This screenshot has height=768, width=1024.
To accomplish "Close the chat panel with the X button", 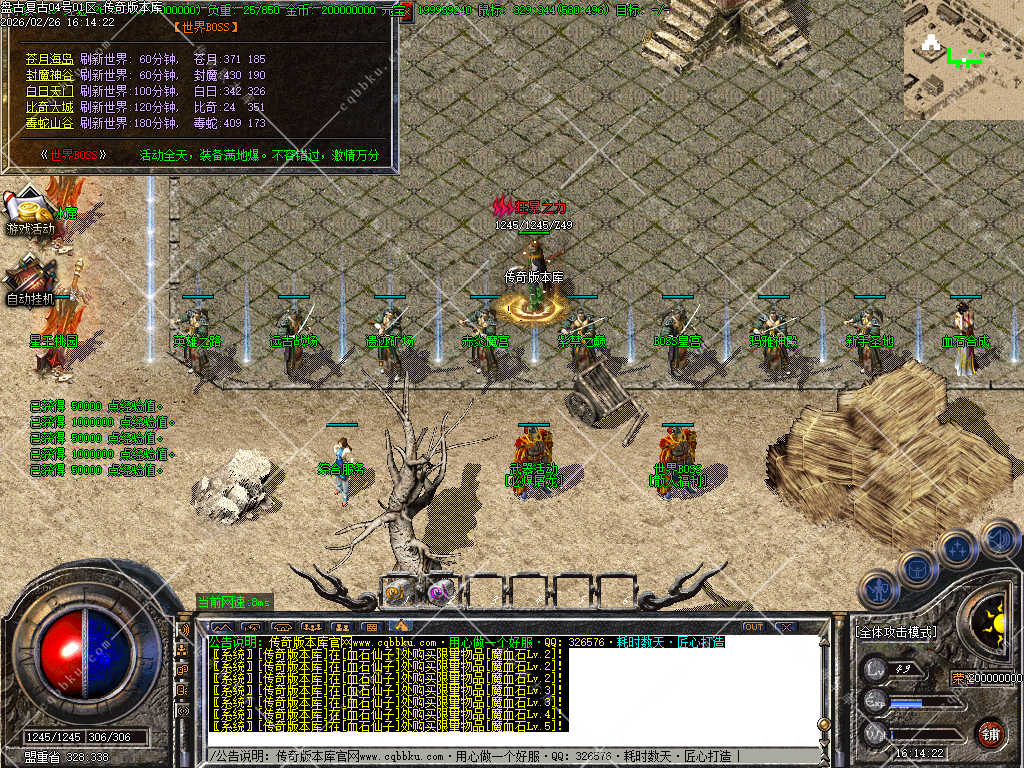I will 787,627.
